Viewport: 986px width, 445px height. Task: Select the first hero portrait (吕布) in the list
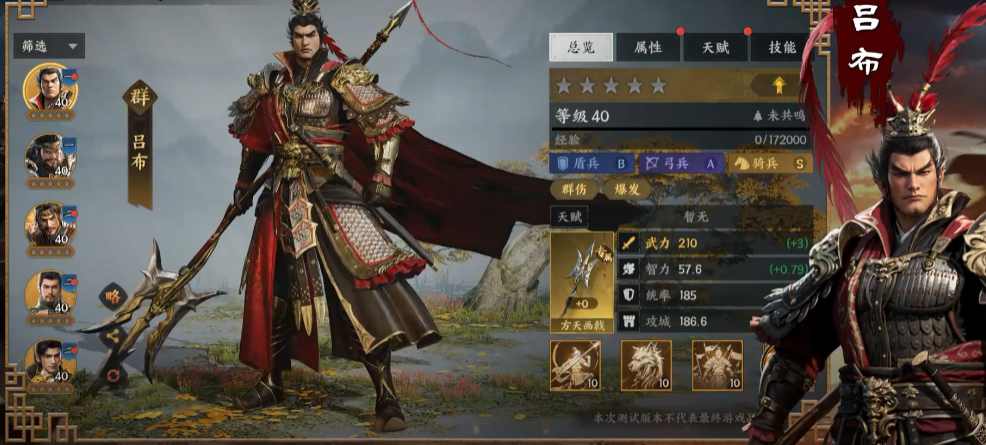pos(49,89)
